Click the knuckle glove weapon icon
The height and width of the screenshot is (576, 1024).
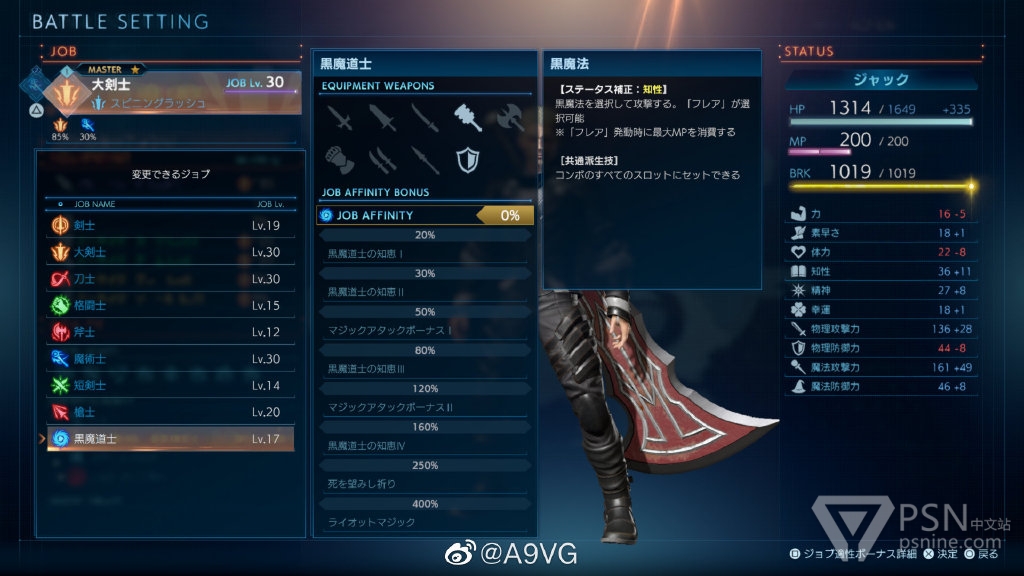(x=337, y=159)
